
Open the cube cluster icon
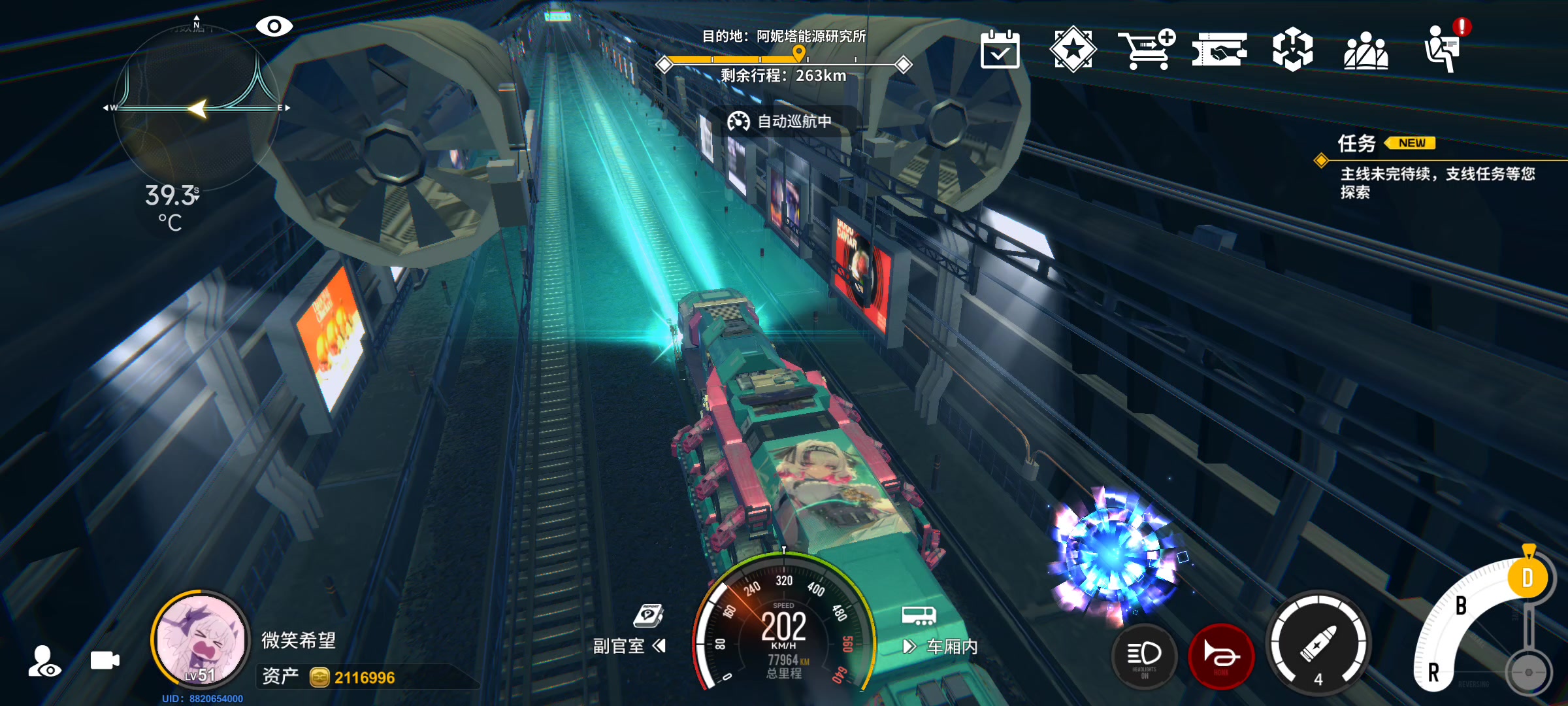point(1292,50)
